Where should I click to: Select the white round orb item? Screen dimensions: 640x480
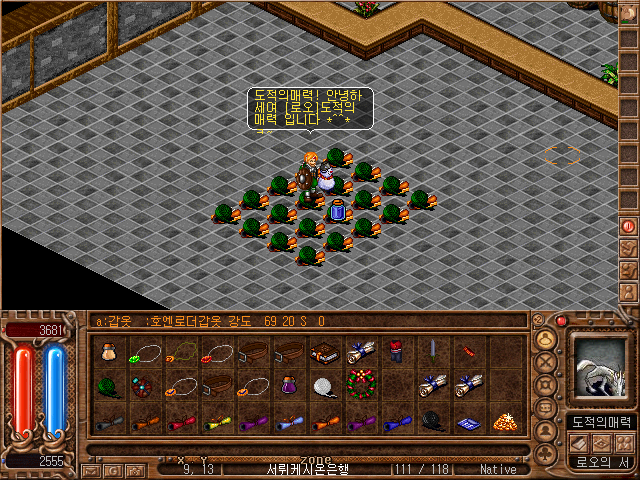pos(324,385)
